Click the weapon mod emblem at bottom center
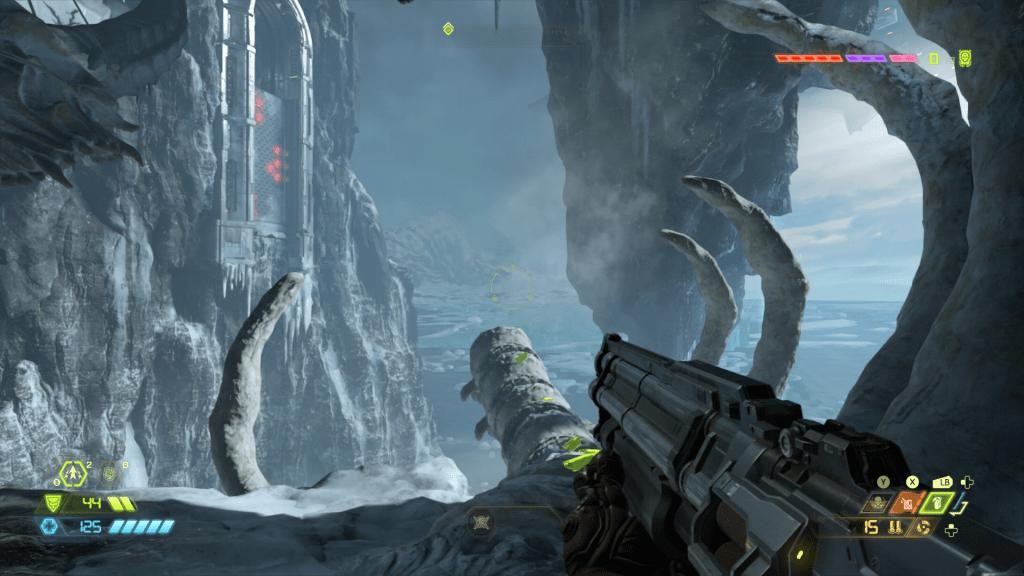Viewport: 1024px width, 576px height. coord(482,522)
